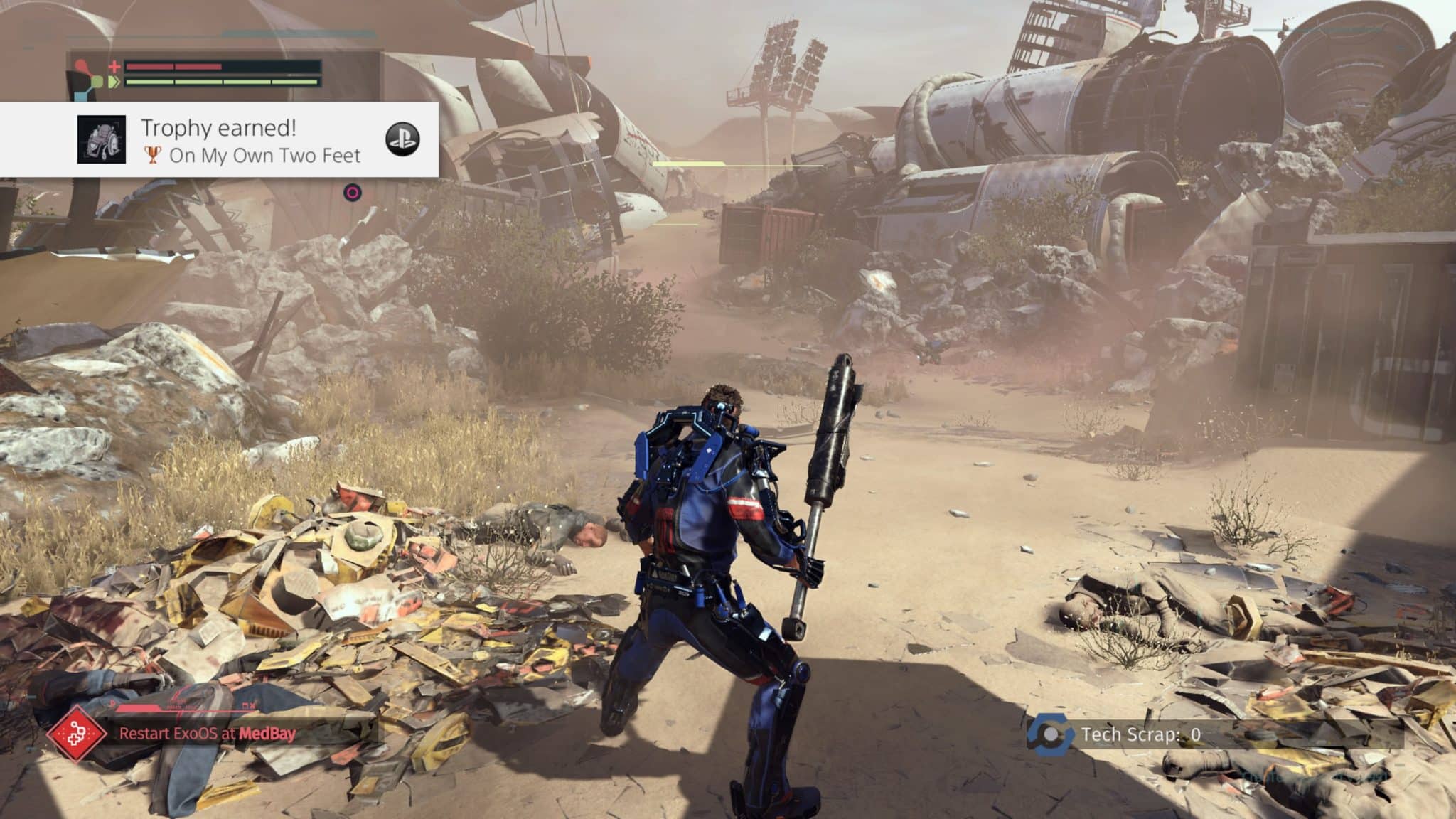Select the PlayStation logo on the trophy popup
Screen dimensions: 1456x819
pos(402,139)
